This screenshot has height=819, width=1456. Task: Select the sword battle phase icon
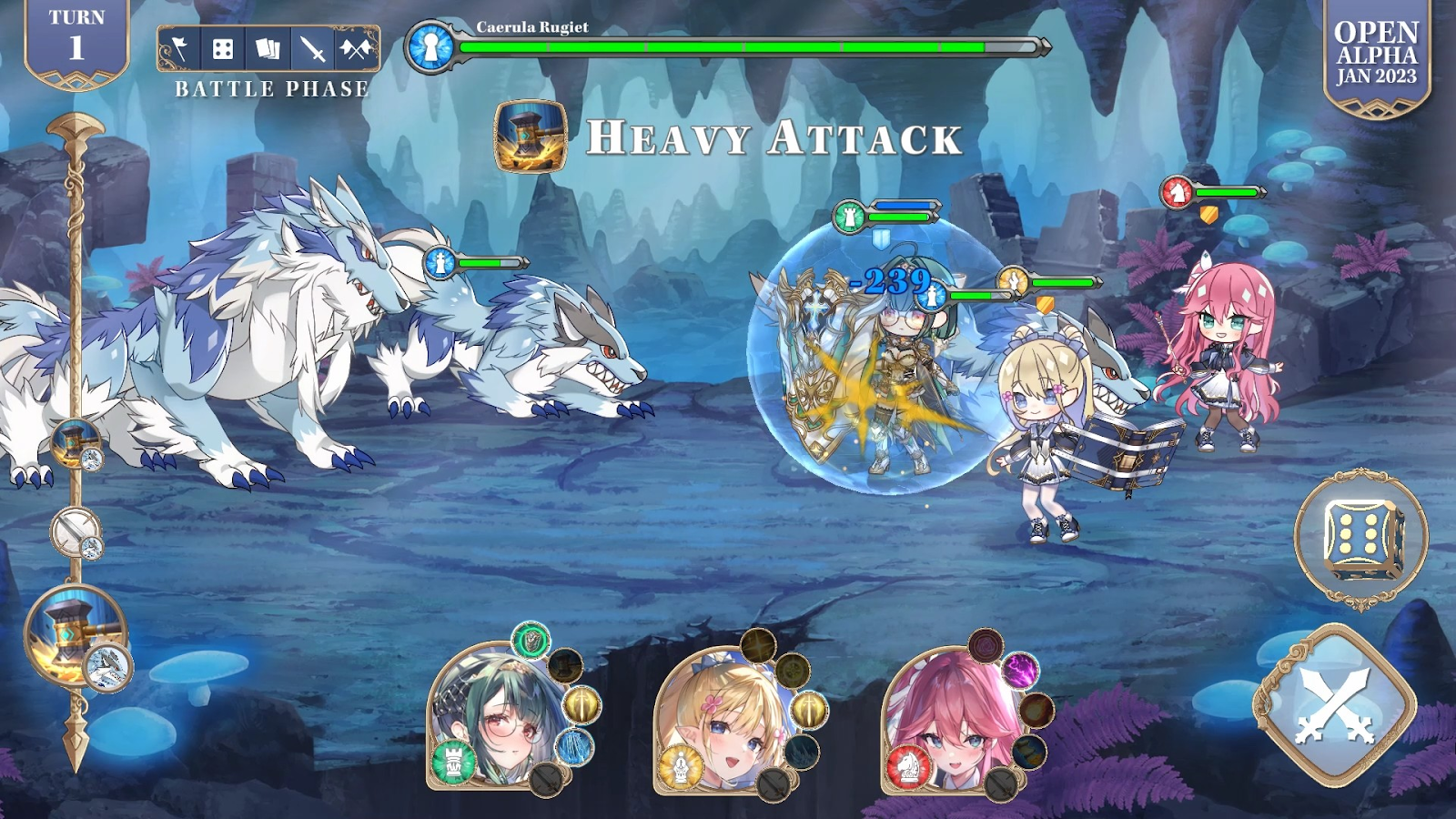pyautogui.click(x=312, y=49)
